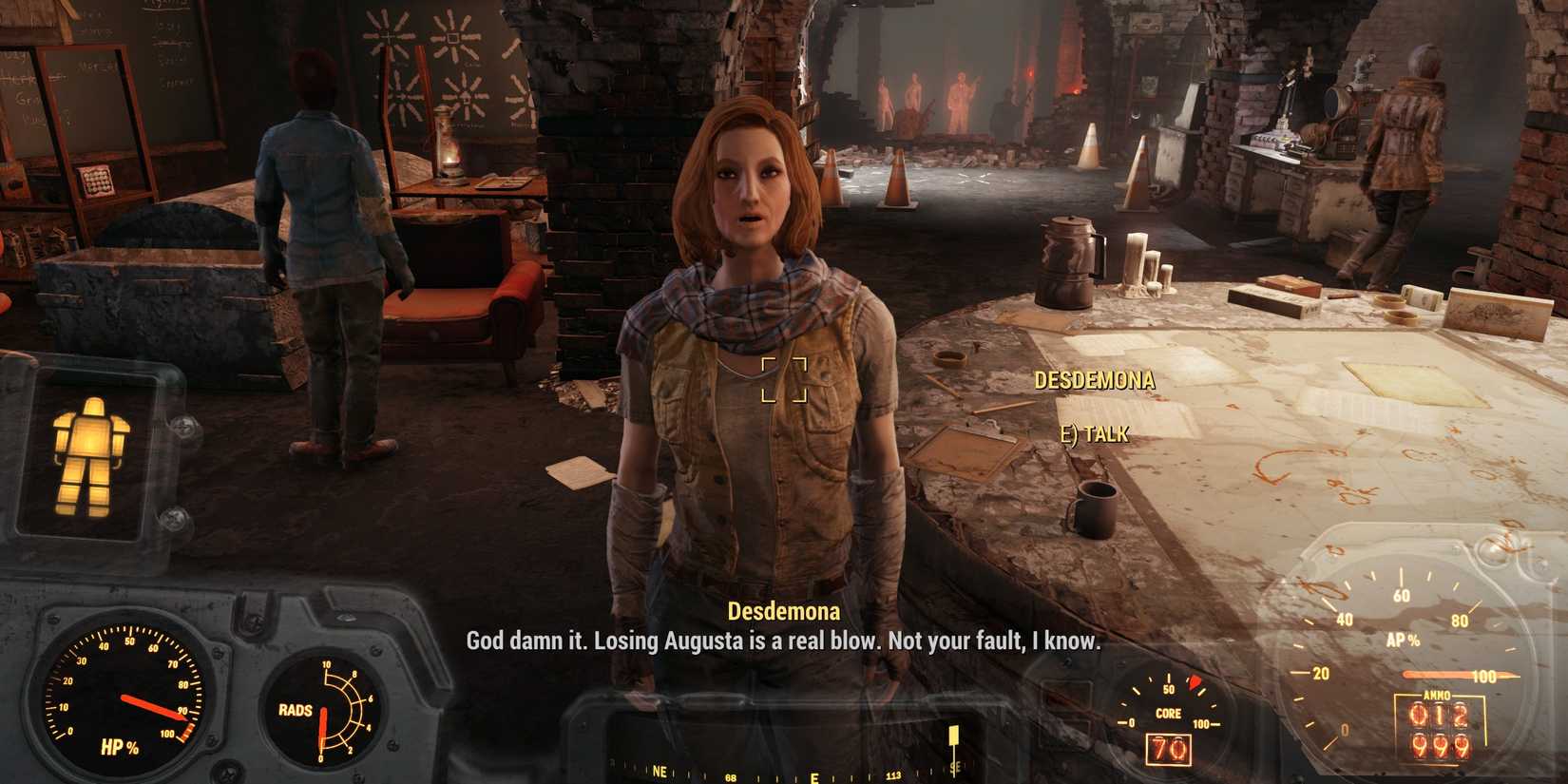
Task: Click the AMMO counter readout
Action: 1440,732
